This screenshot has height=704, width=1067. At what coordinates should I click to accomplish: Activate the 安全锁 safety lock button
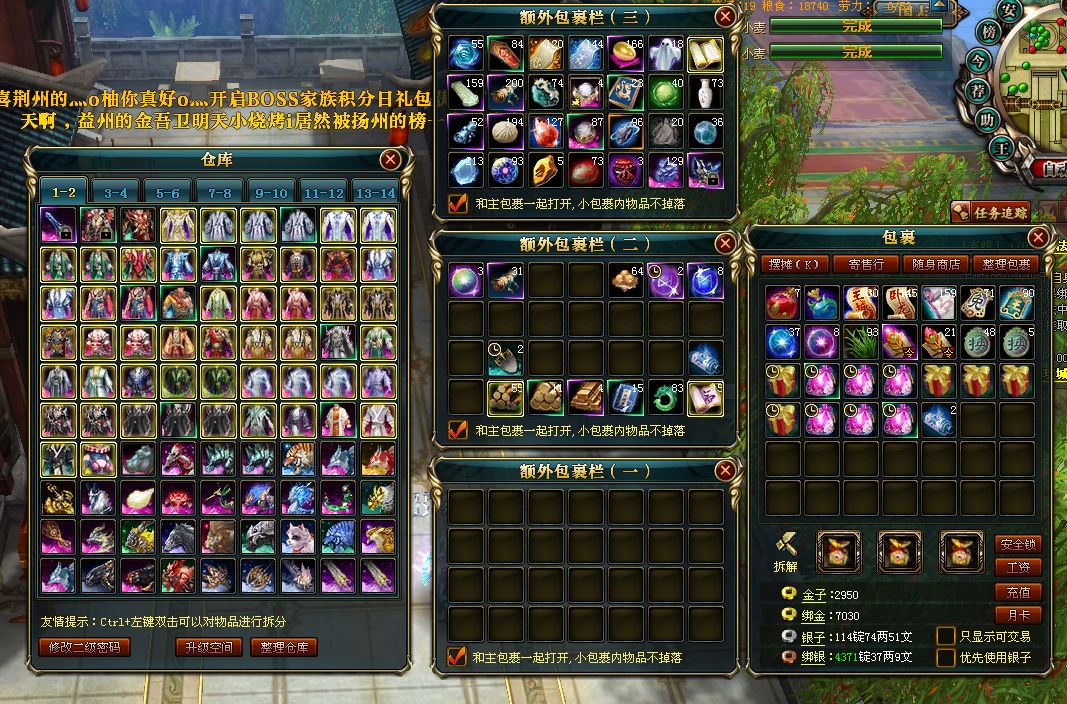pyautogui.click(x=1018, y=545)
